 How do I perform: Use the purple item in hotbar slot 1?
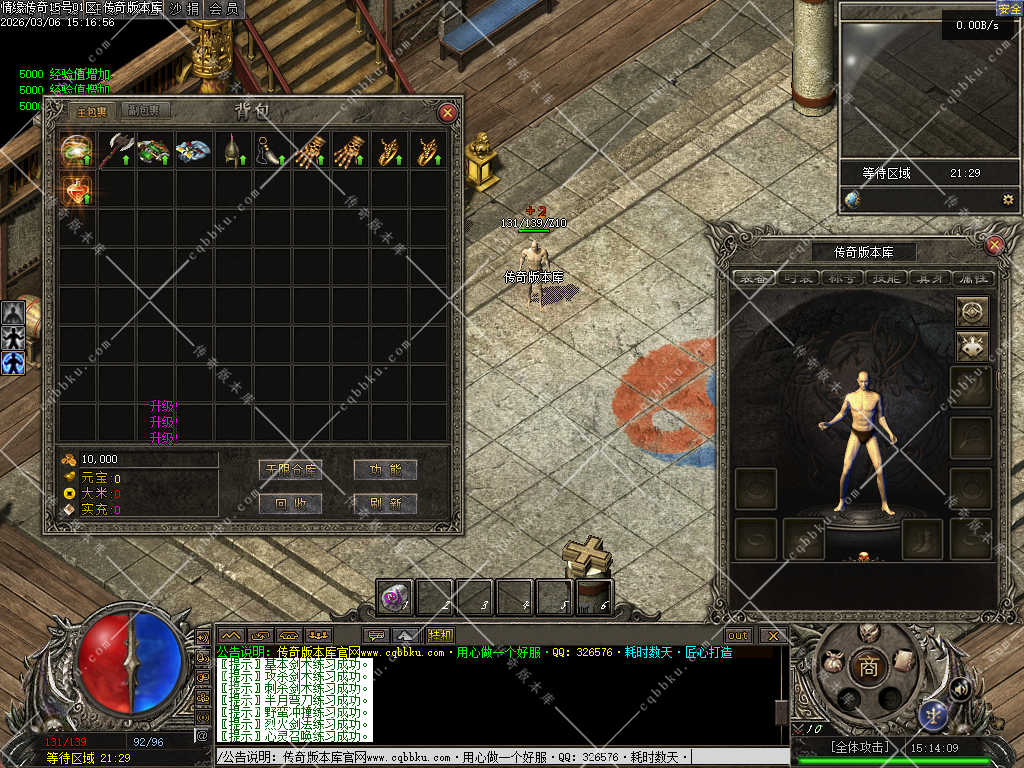point(394,598)
